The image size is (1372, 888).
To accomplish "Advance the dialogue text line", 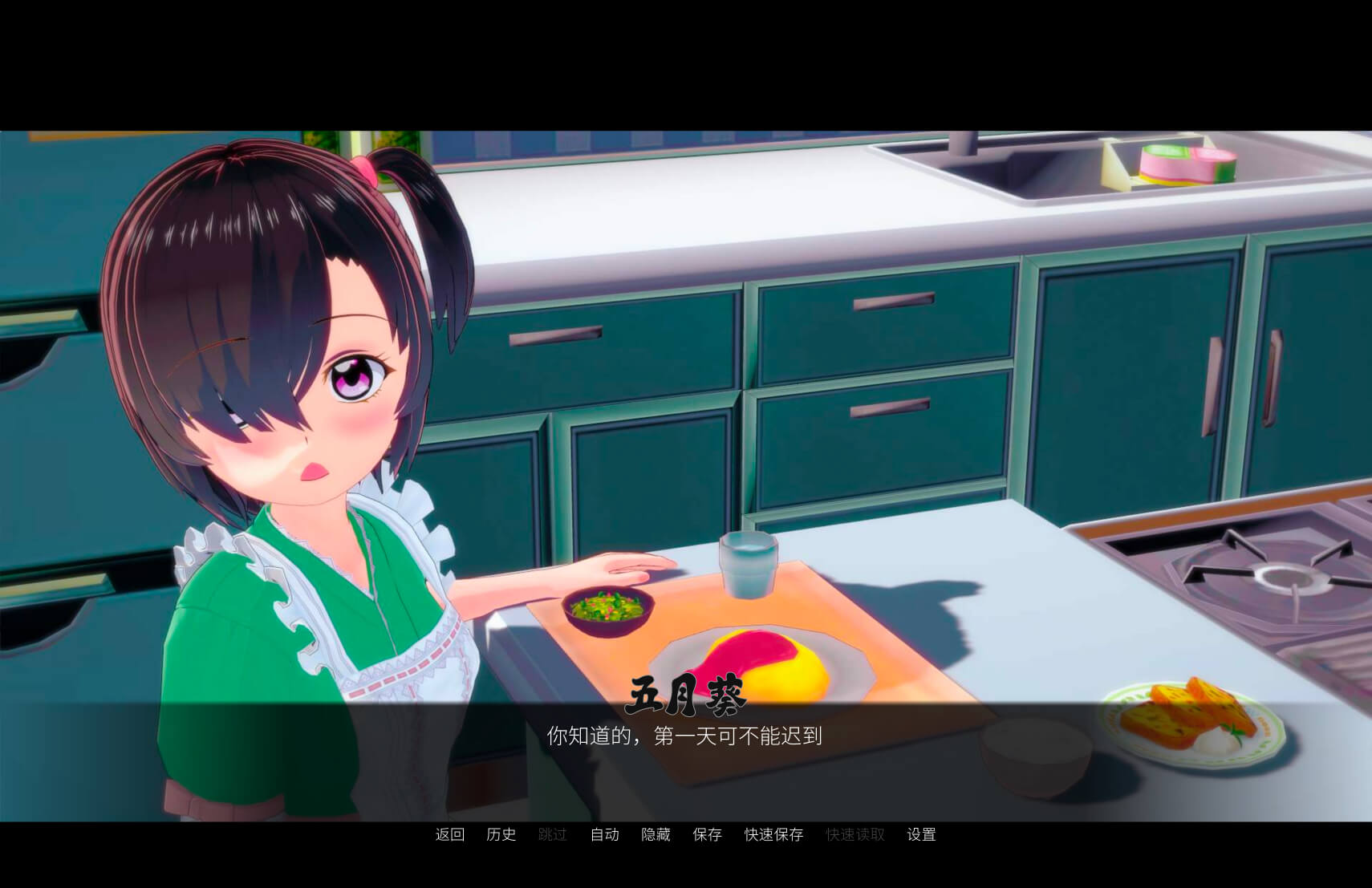I will 684,736.
